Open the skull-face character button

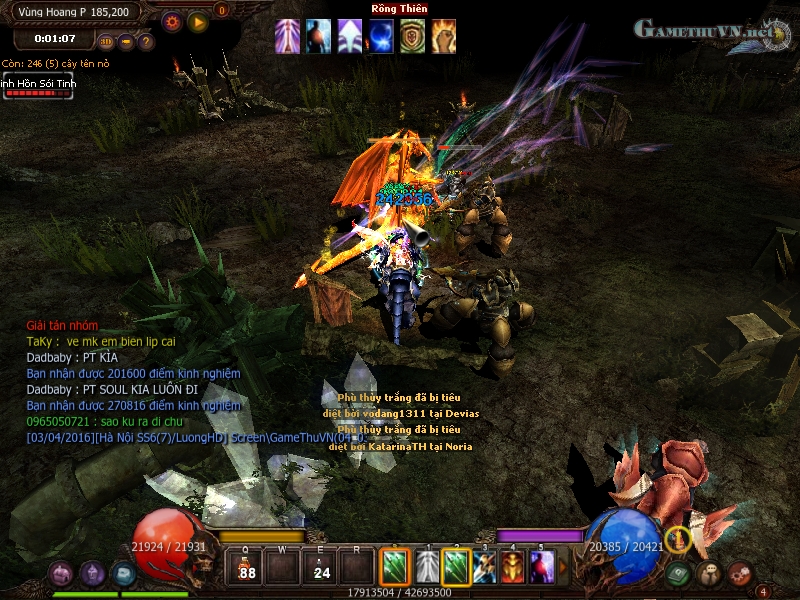tap(711, 574)
